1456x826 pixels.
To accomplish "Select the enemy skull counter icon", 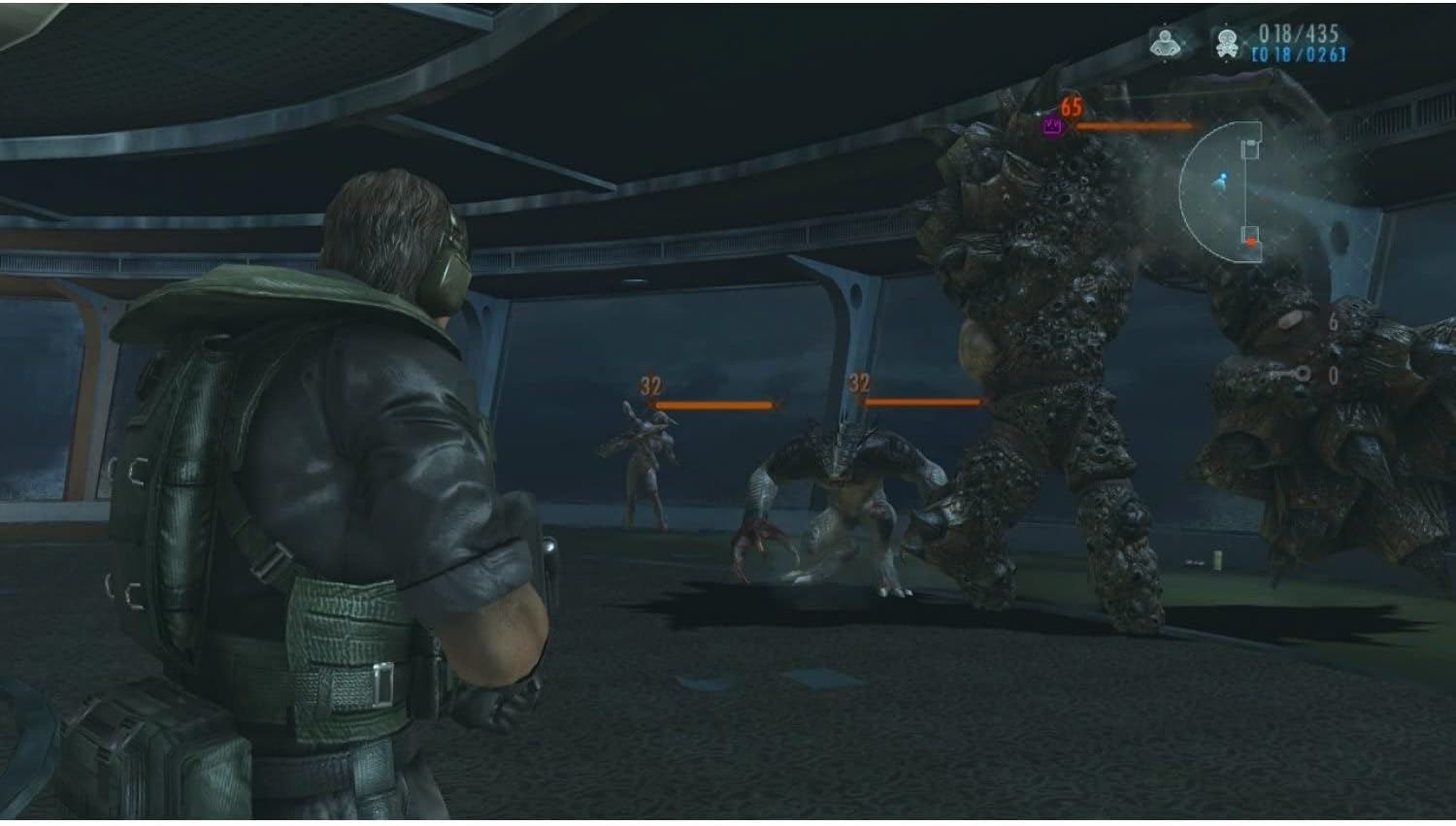I will pyautogui.click(x=1226, y=43).
